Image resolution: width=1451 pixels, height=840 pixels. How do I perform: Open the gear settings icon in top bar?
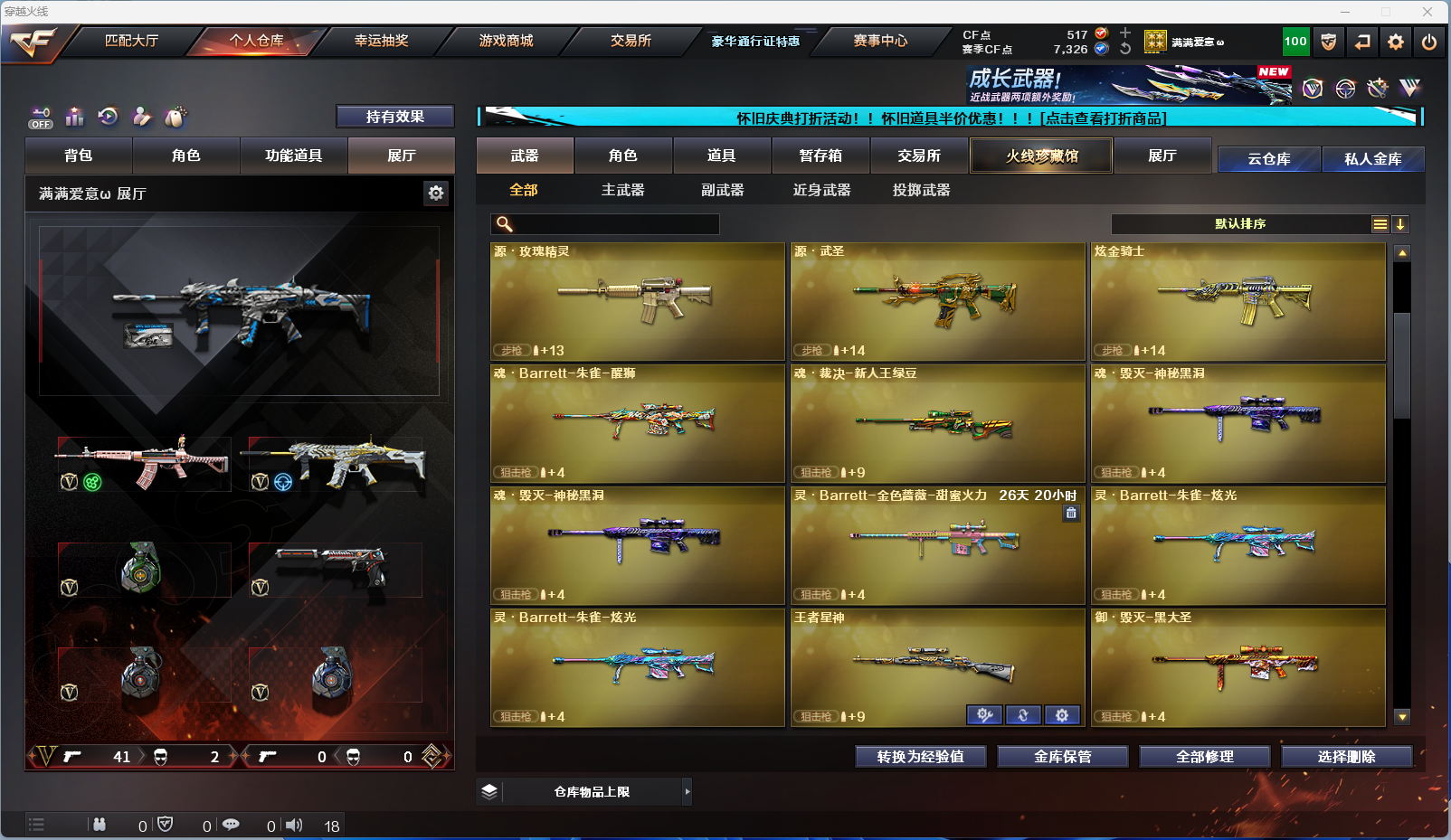click(1396, 42)
